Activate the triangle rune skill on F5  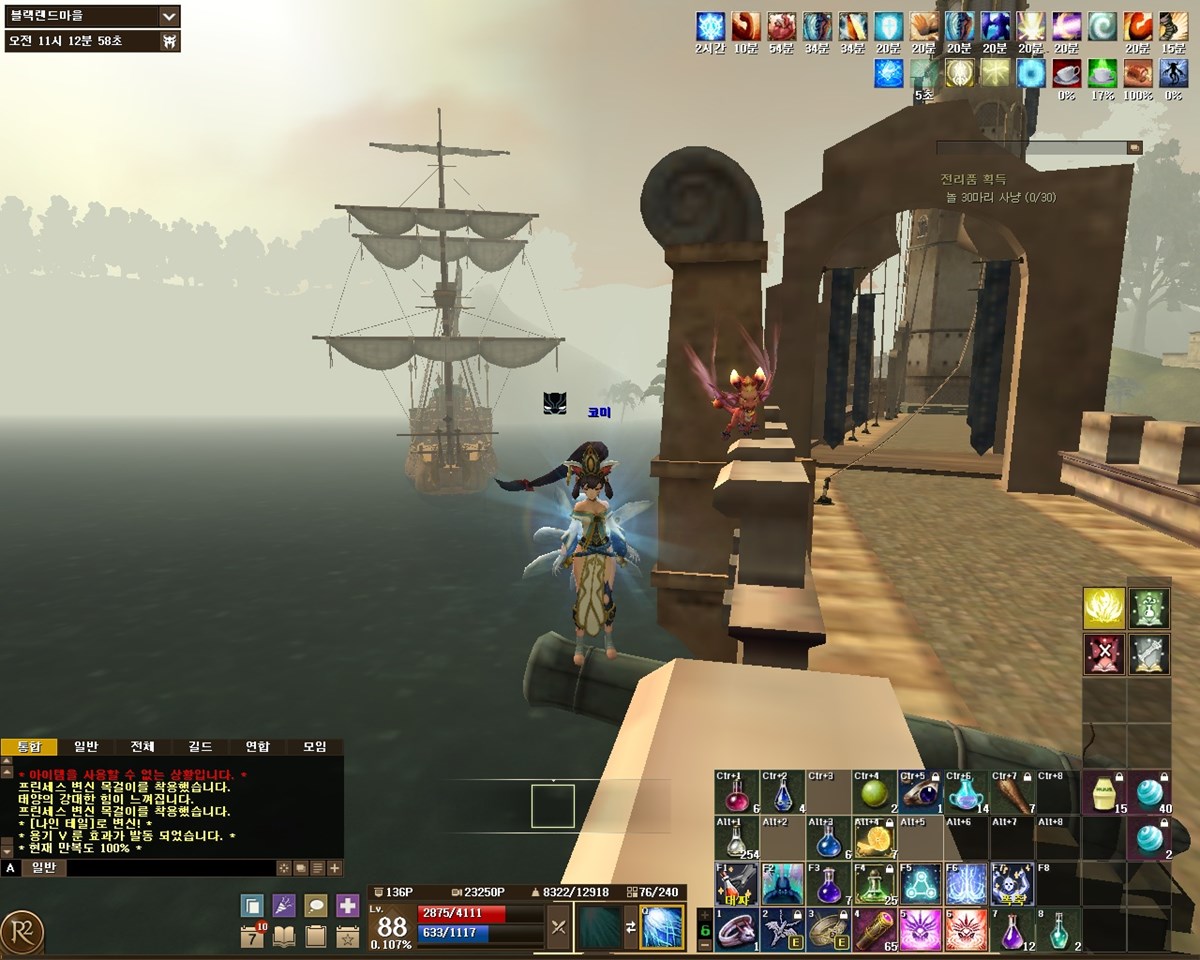point(920,885)
